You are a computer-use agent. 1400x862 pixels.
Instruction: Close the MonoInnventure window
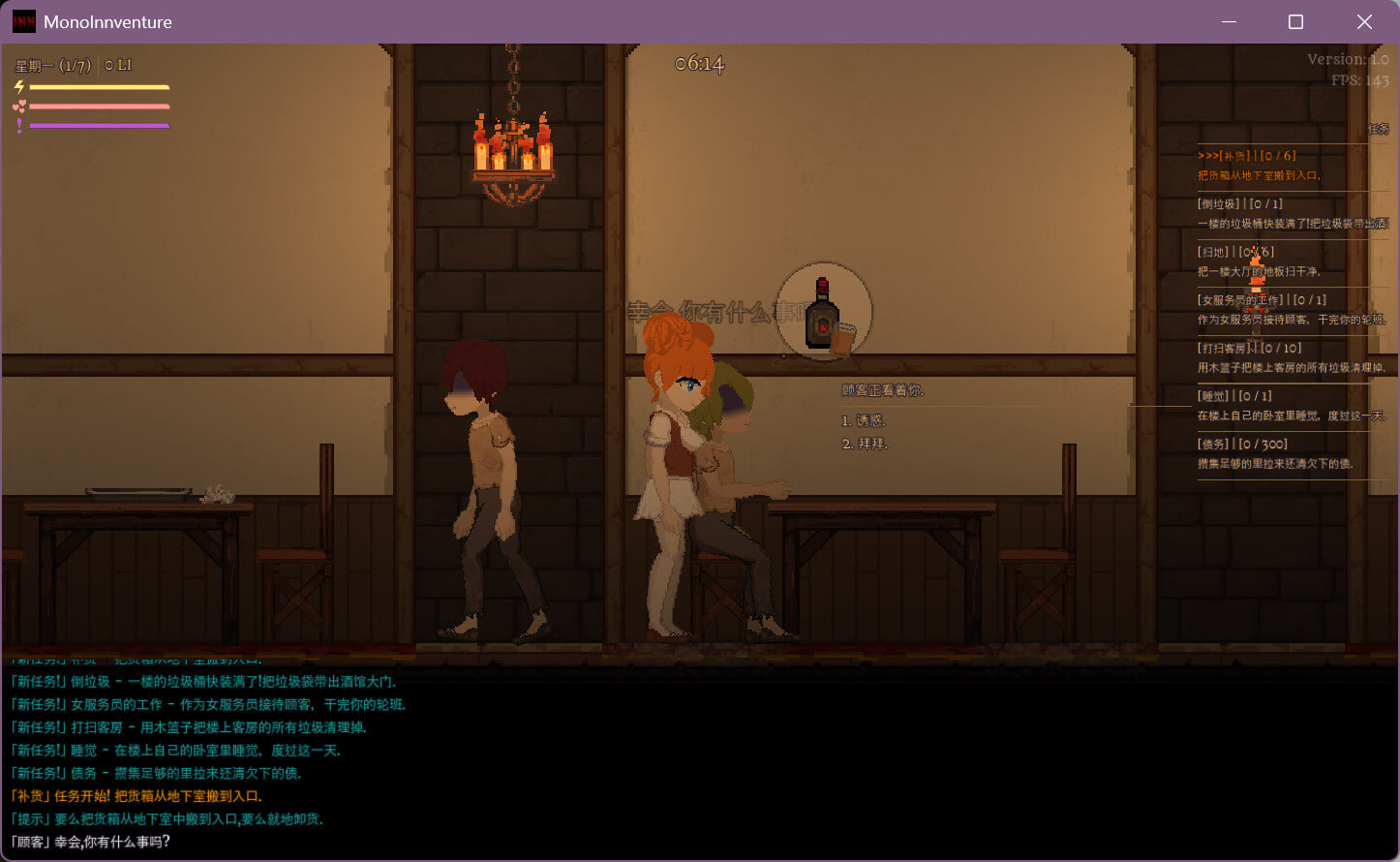click(x=1364, y=21)
